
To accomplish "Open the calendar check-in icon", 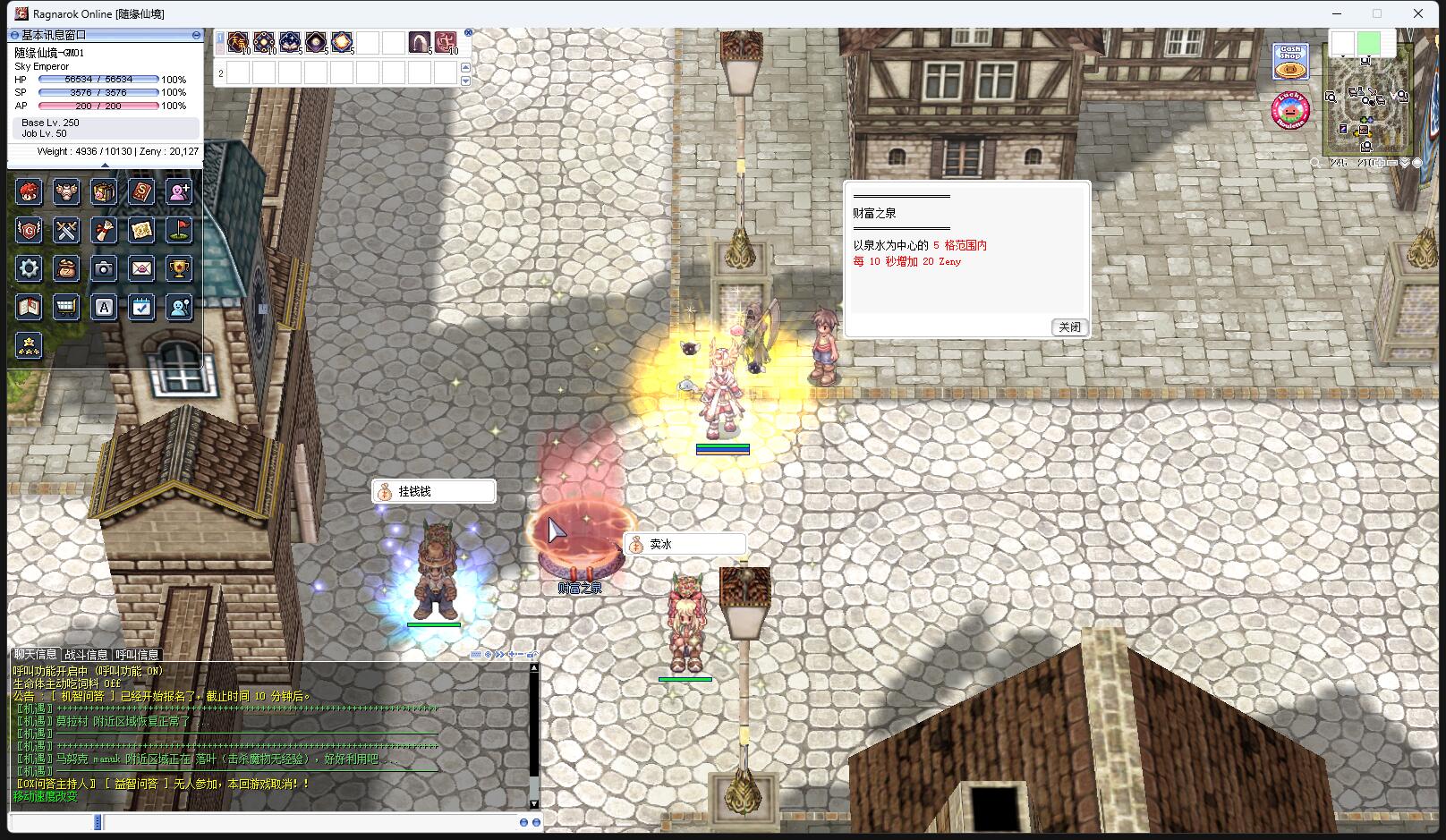I will tap(141, 308).
